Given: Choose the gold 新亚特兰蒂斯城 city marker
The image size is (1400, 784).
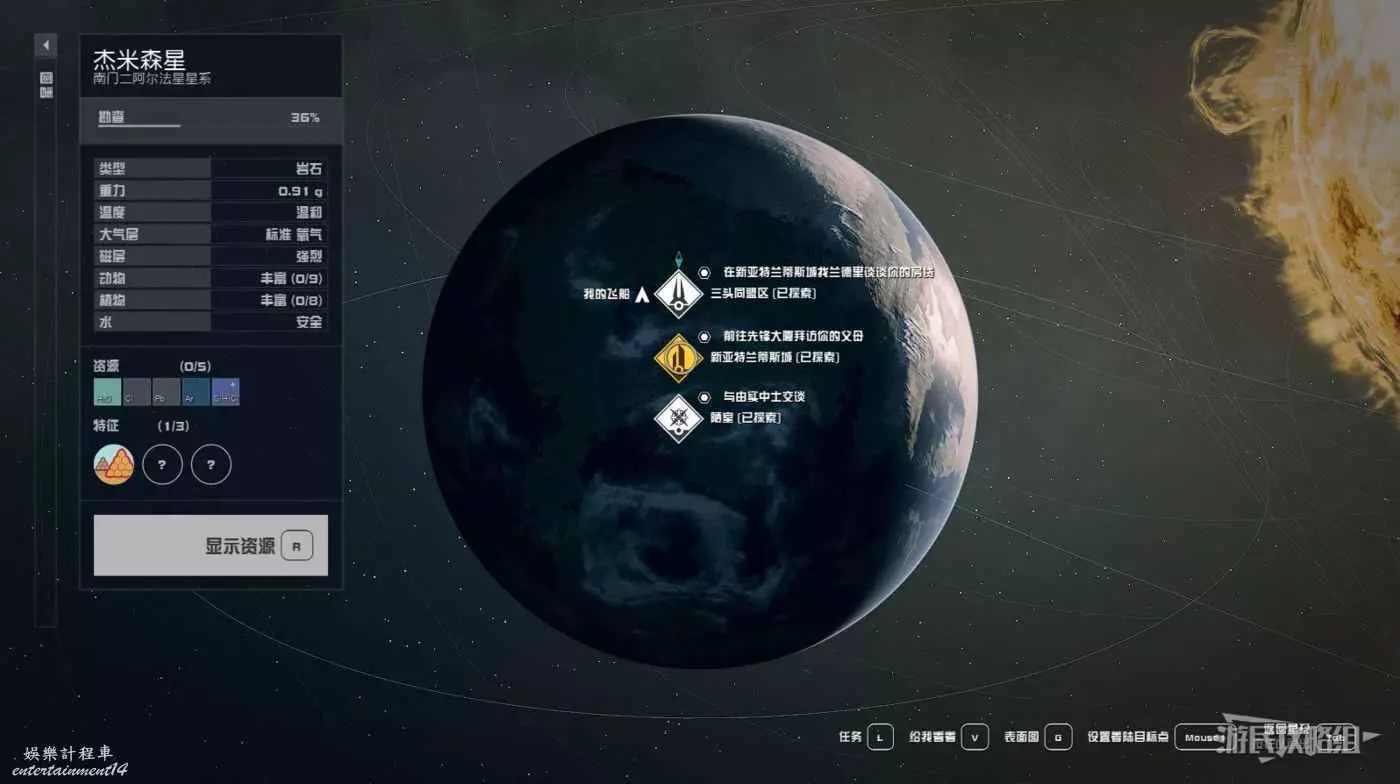Looking at the screenshot, I should (x=678, y=357).
